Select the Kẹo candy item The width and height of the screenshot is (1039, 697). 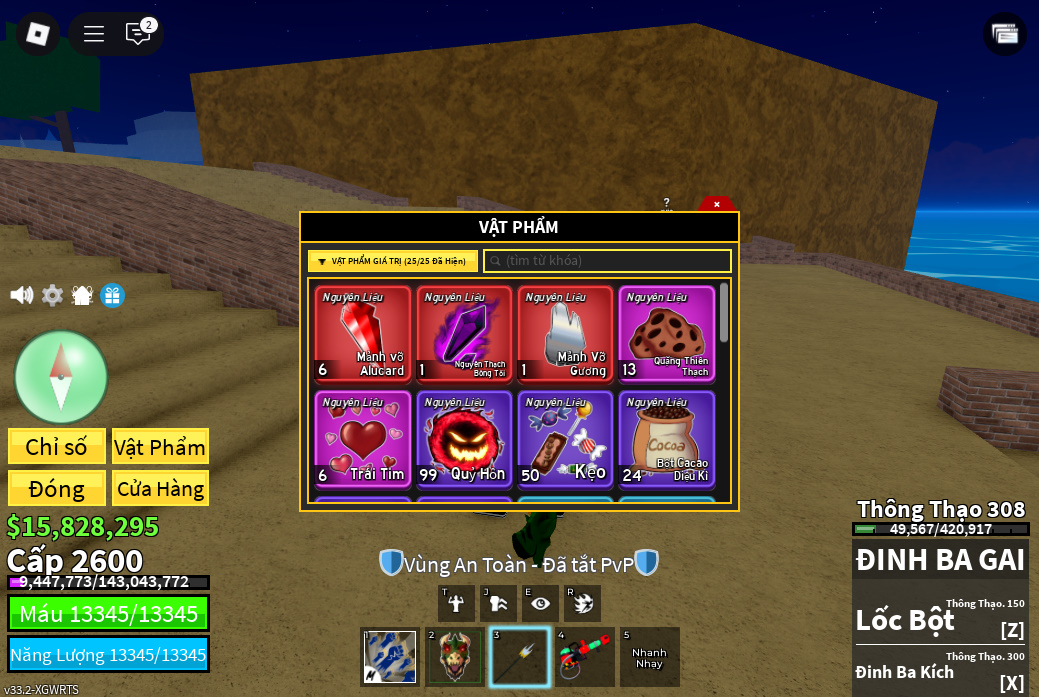click(565, 439)
